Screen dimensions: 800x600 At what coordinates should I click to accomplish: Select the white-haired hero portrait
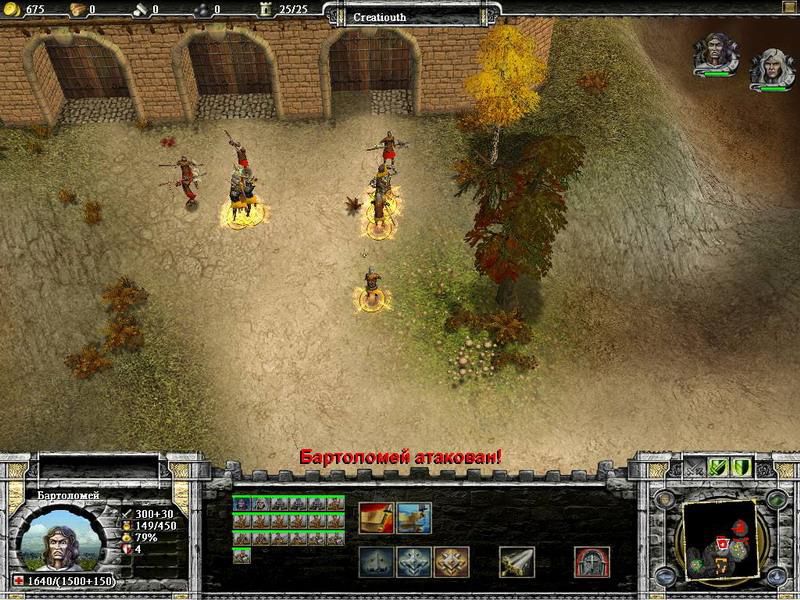[772, 65]
